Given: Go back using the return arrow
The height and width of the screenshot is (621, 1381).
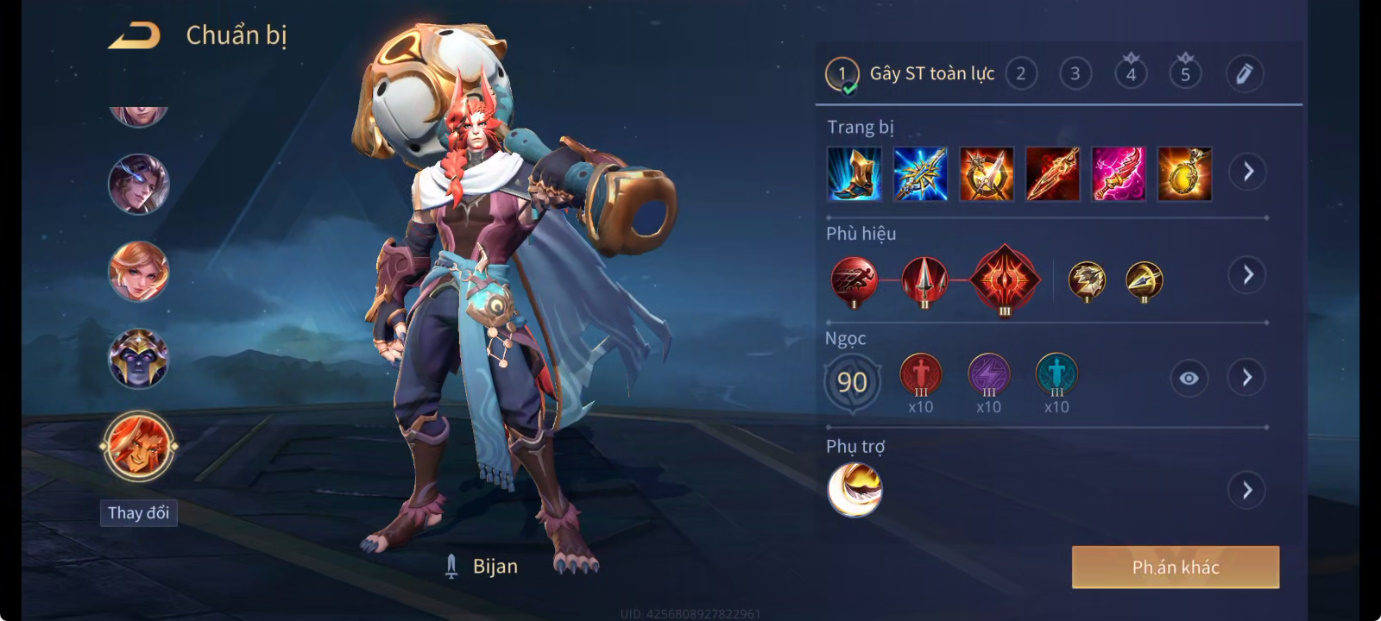Looking at the screenshot, I should click(x=134, y=36).
